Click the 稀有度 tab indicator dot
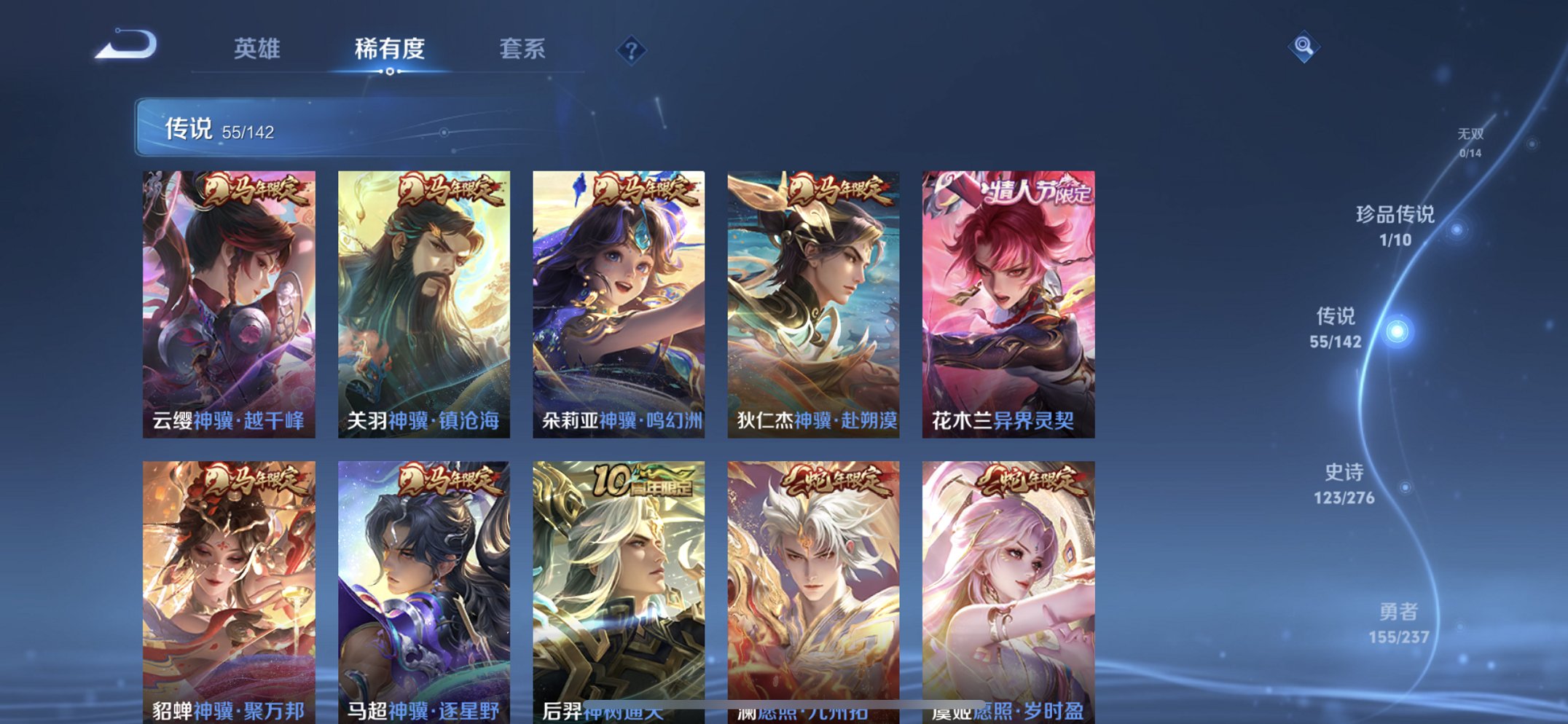Screen dimensions: 1568x724 point(390,71)
